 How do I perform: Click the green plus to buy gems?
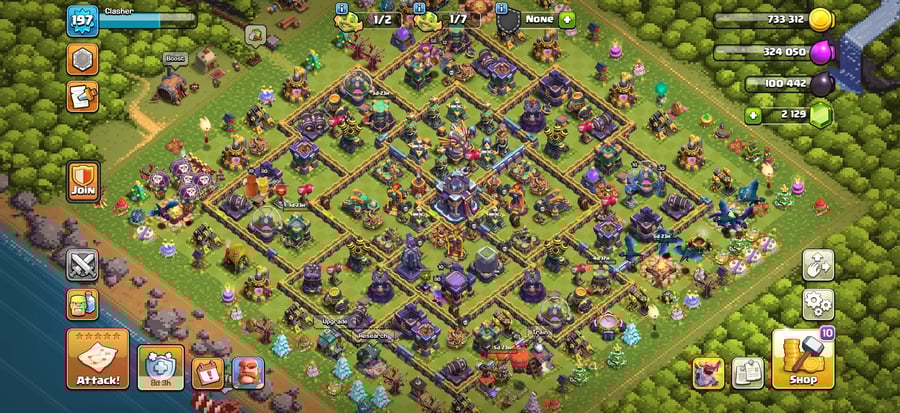pos(753,115)
